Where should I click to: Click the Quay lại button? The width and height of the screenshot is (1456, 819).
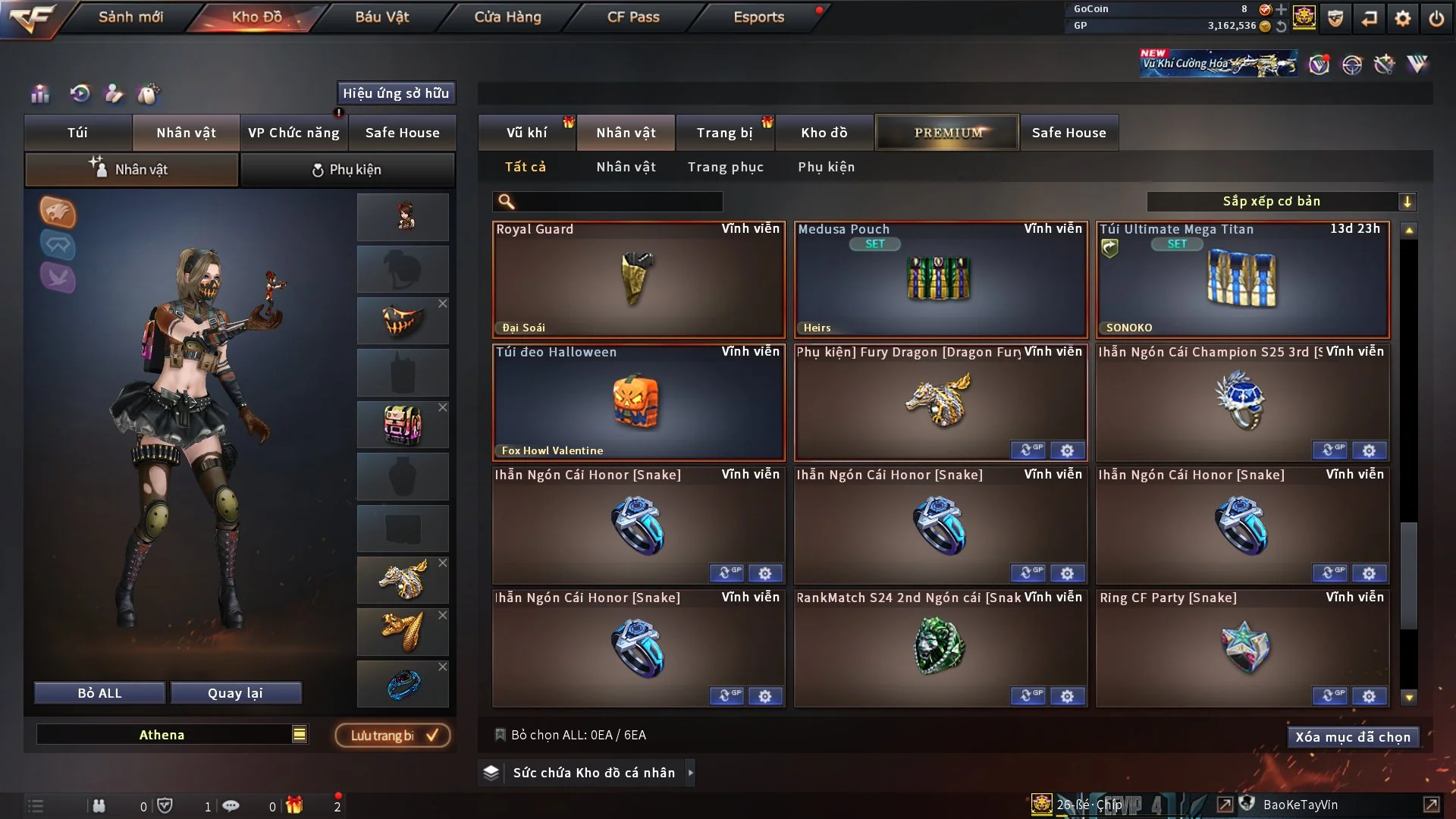[x=235, y=693]
